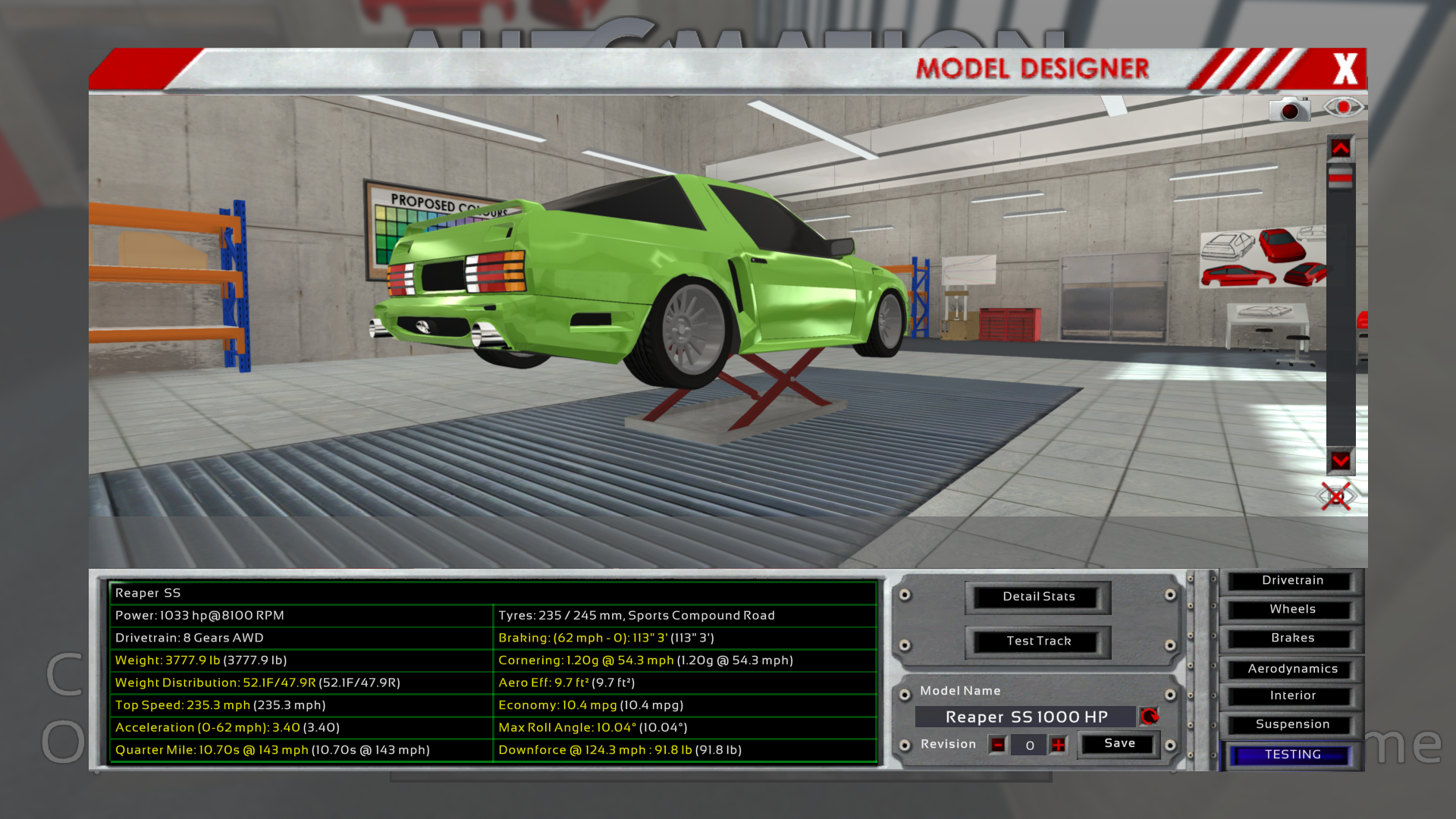1456x819 pixels.
Task: Increase revision number with plus button
Action: click(1058, 745)
